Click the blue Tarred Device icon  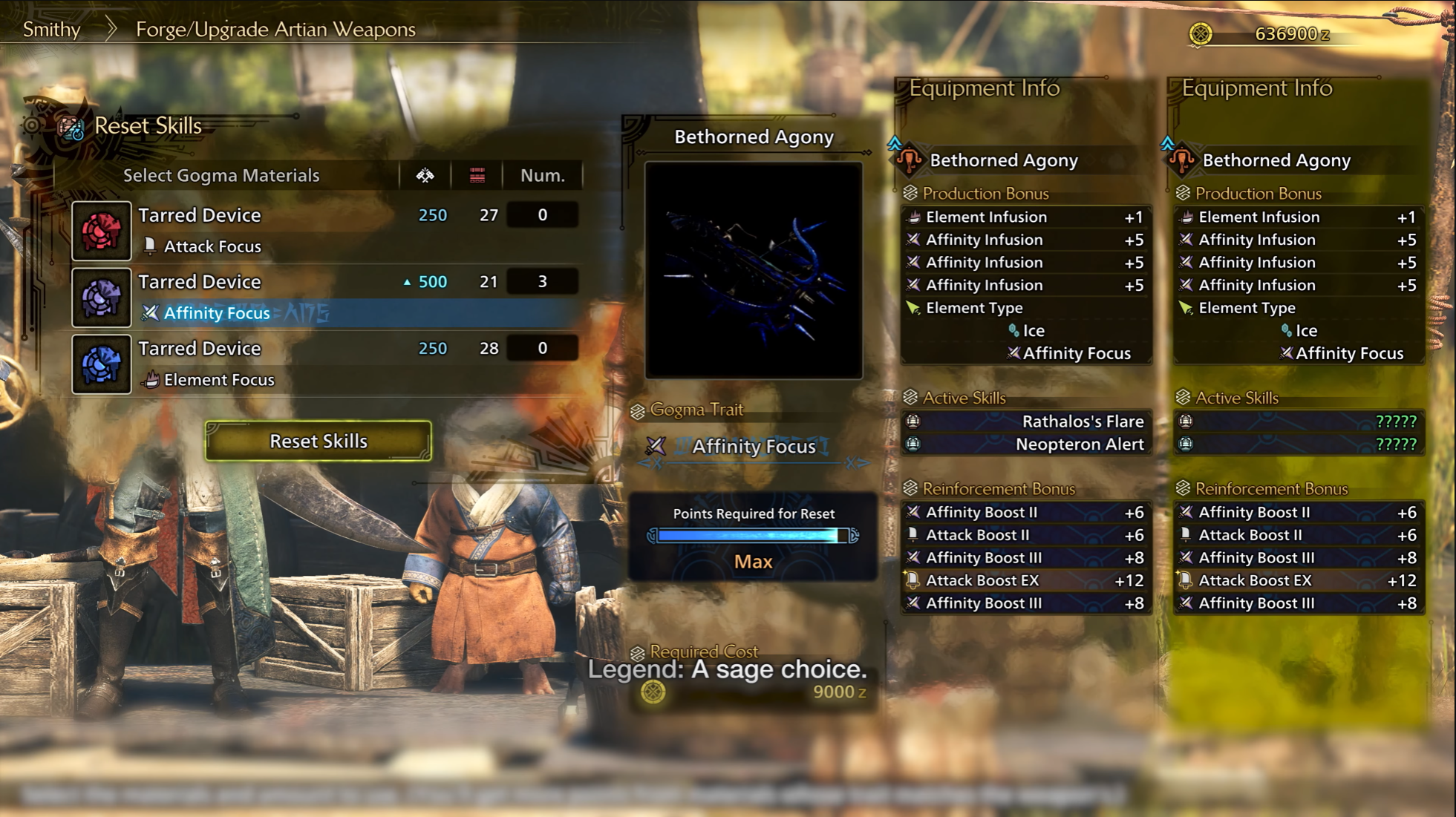click(102, 364)
